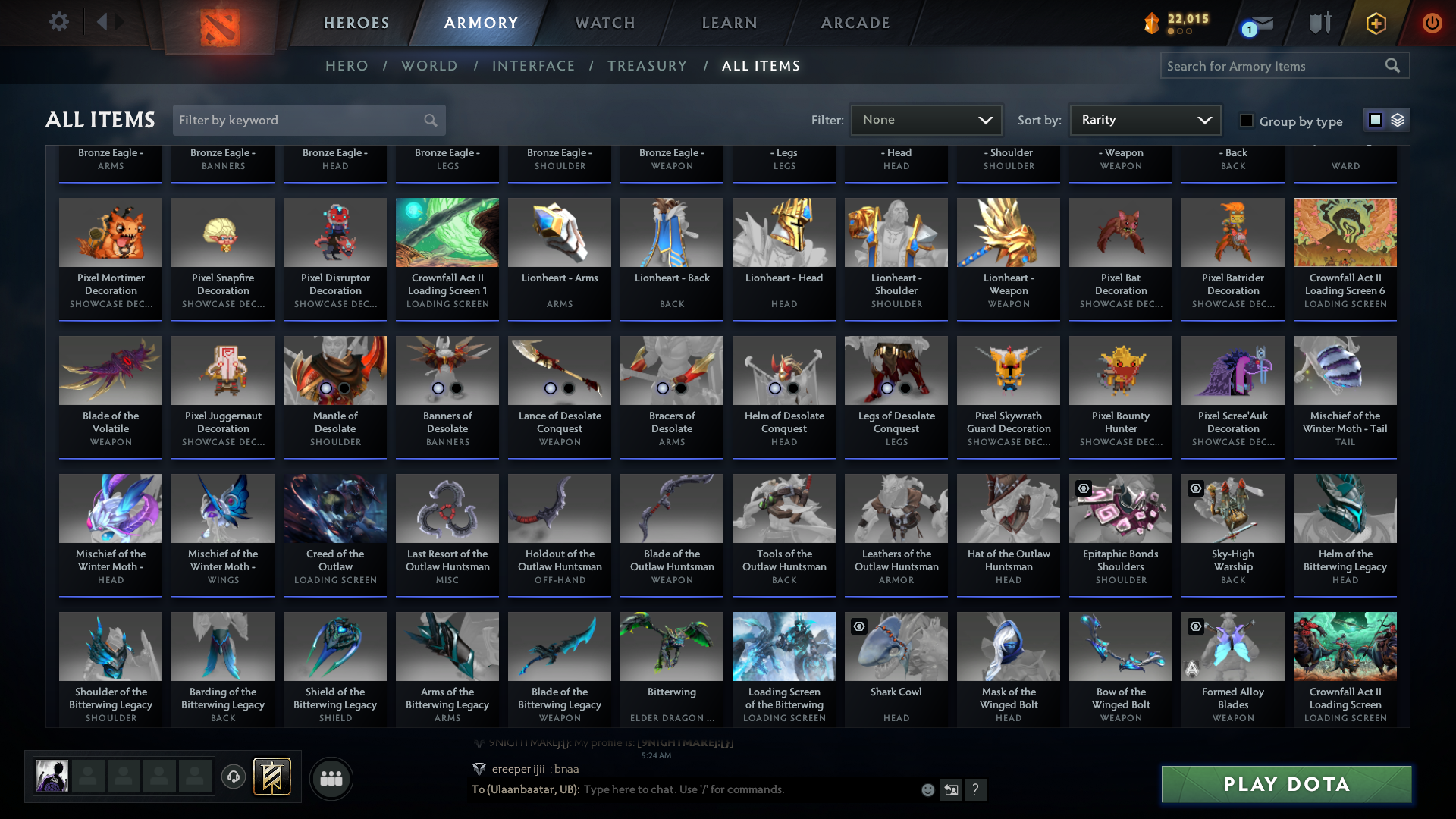
Task: Open the friends list people icon
Action: pyautogui.click(x=330, y=778)
